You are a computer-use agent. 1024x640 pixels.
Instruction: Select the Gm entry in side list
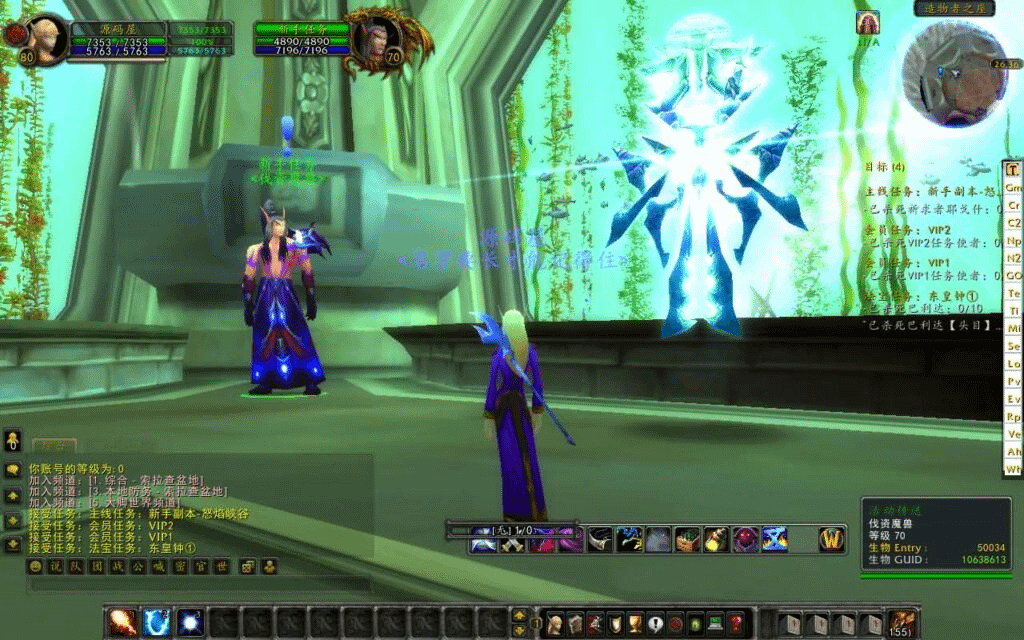[1013, 187]
